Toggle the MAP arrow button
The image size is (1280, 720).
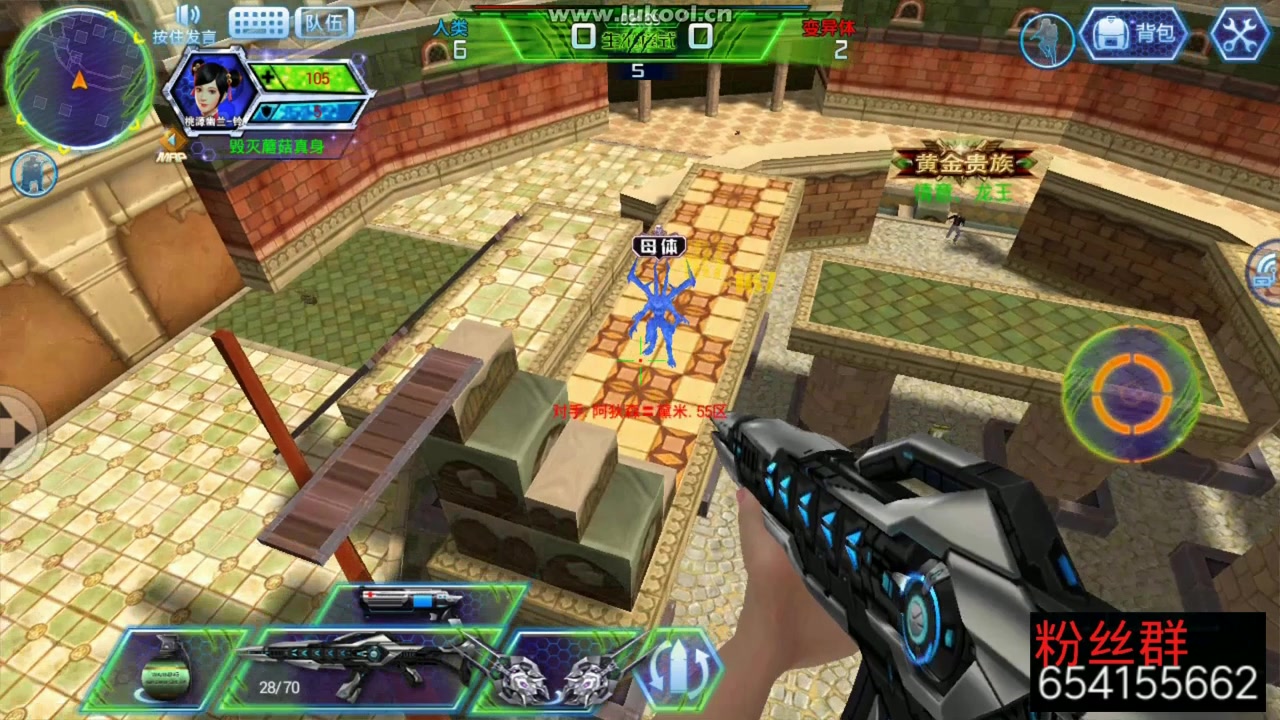coord(172,146)
